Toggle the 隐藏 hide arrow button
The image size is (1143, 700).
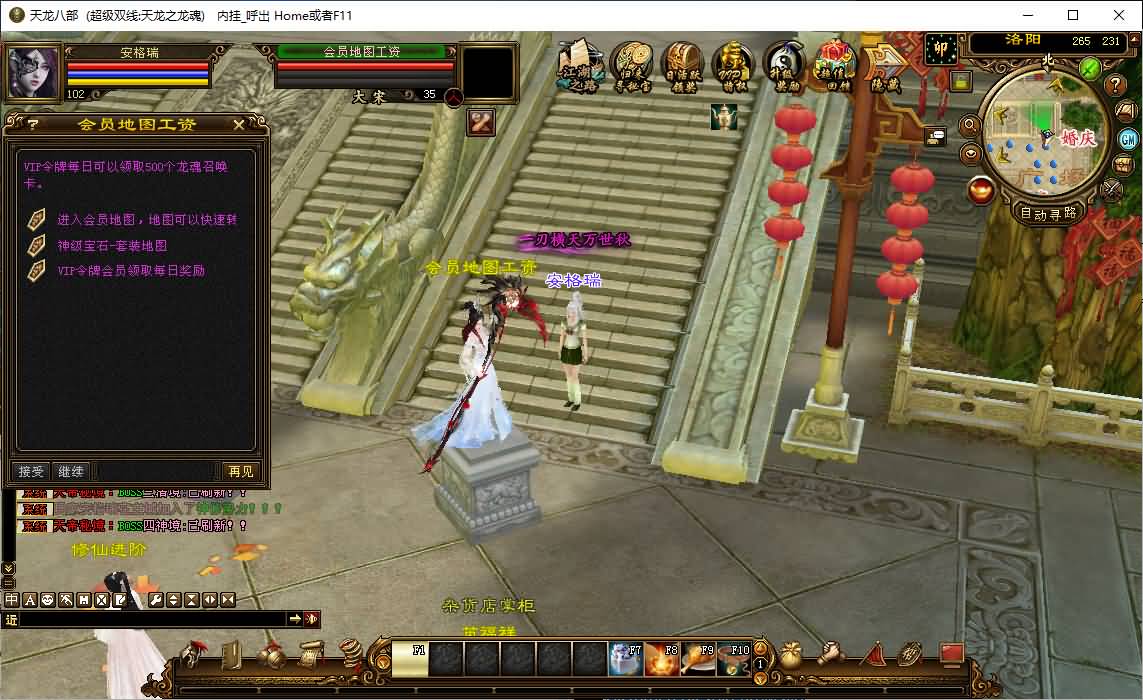[884, 66]
